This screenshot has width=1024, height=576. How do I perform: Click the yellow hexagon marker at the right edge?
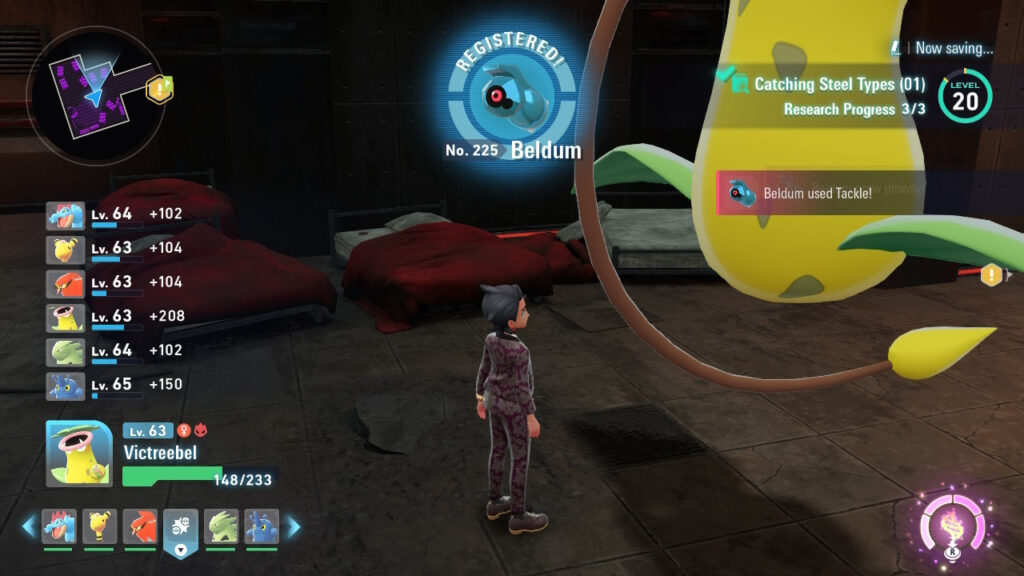point(992,273)
